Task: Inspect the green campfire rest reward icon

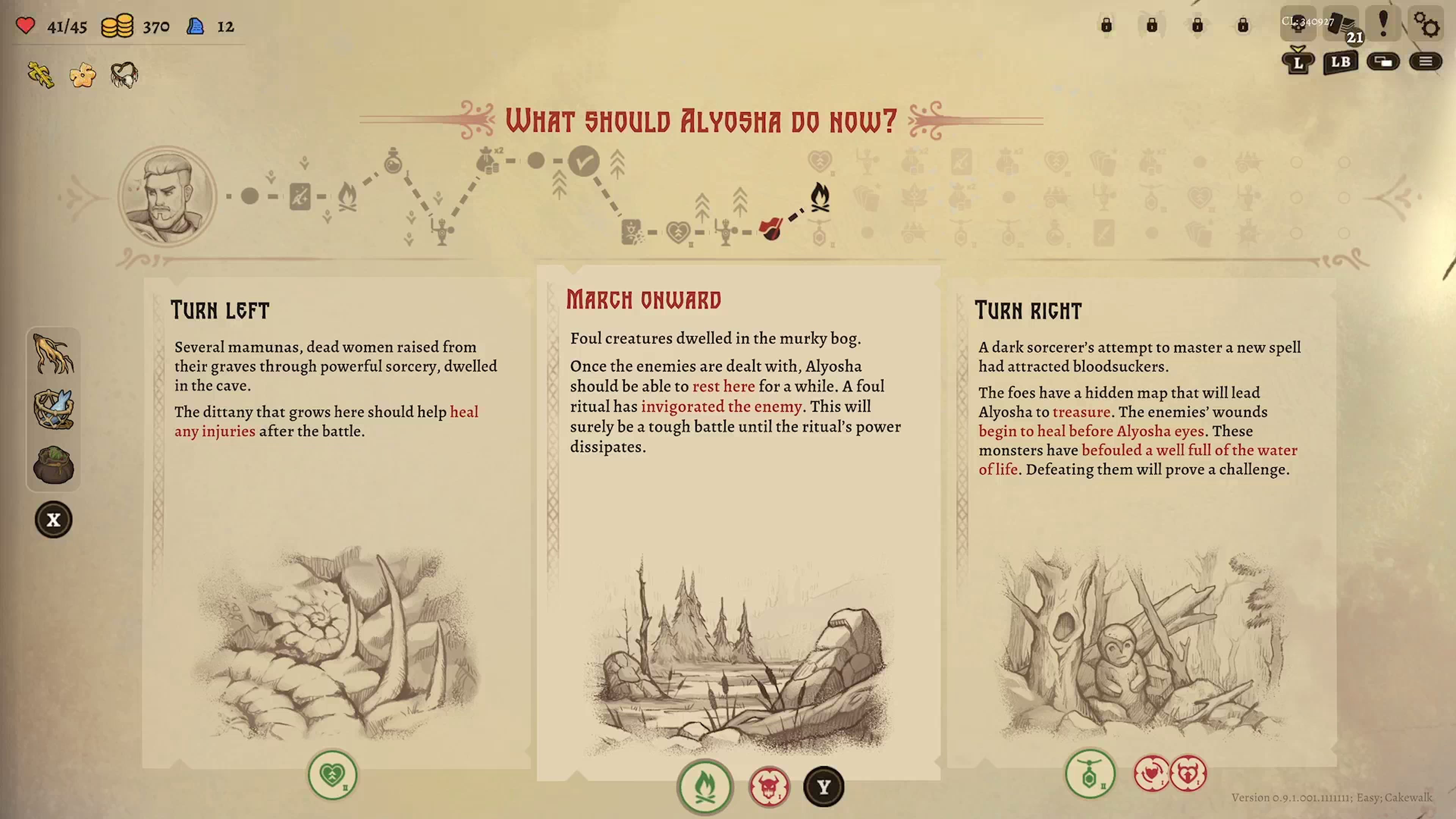Action: [x=705, y=786]
